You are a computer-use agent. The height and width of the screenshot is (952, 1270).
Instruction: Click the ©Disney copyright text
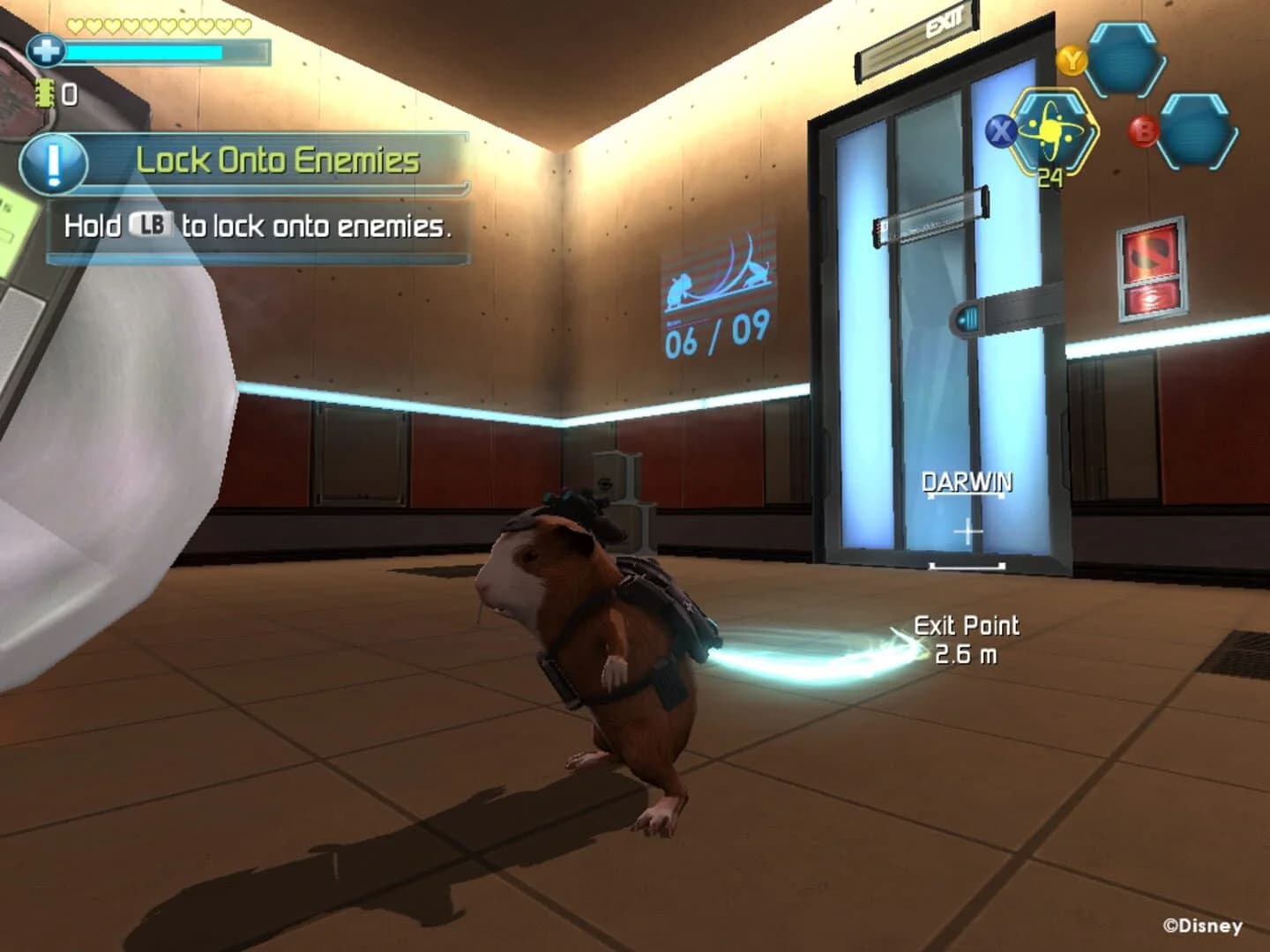(1203, 926)
